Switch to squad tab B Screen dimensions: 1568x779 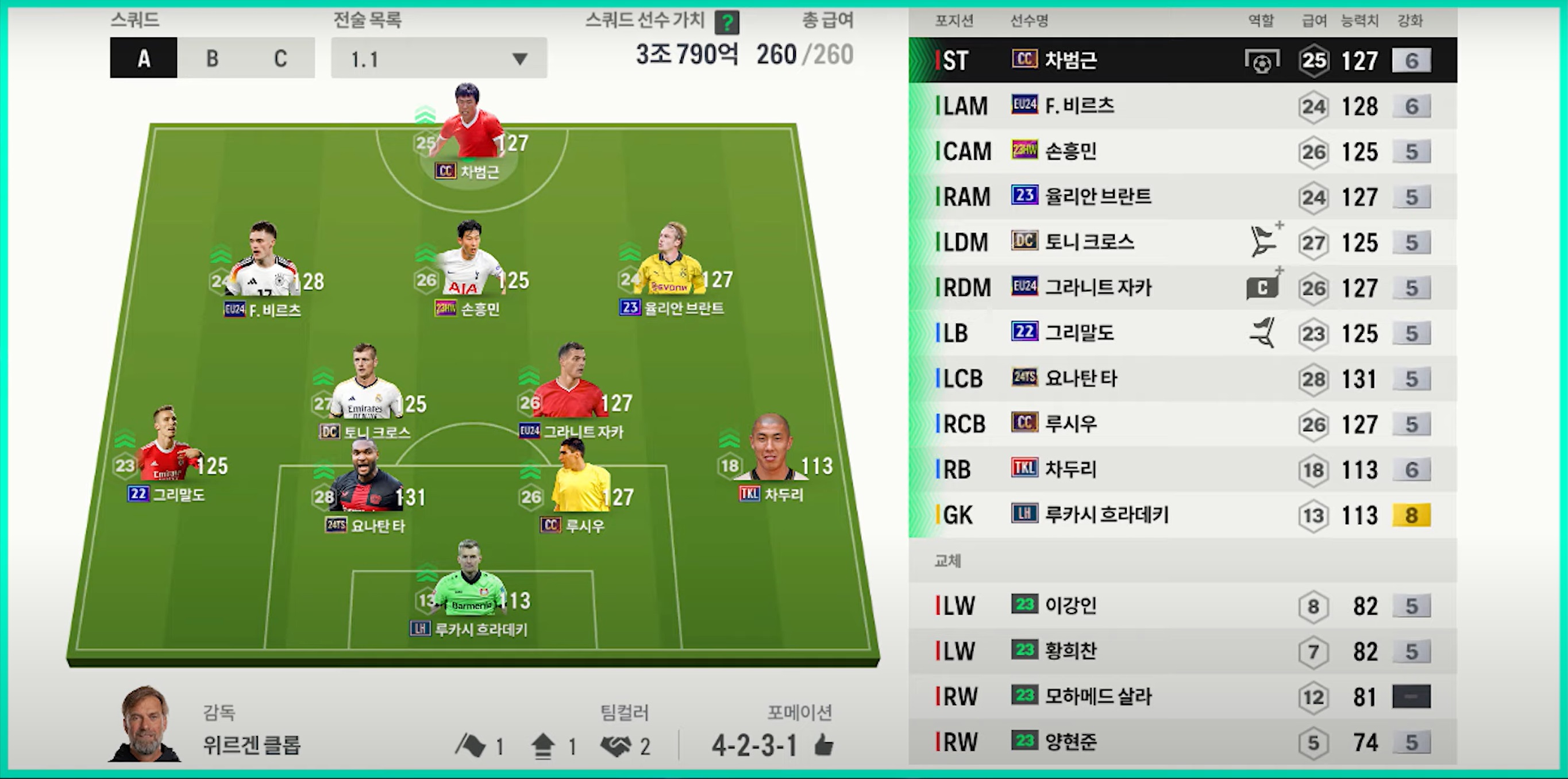(x=212, y=59)
